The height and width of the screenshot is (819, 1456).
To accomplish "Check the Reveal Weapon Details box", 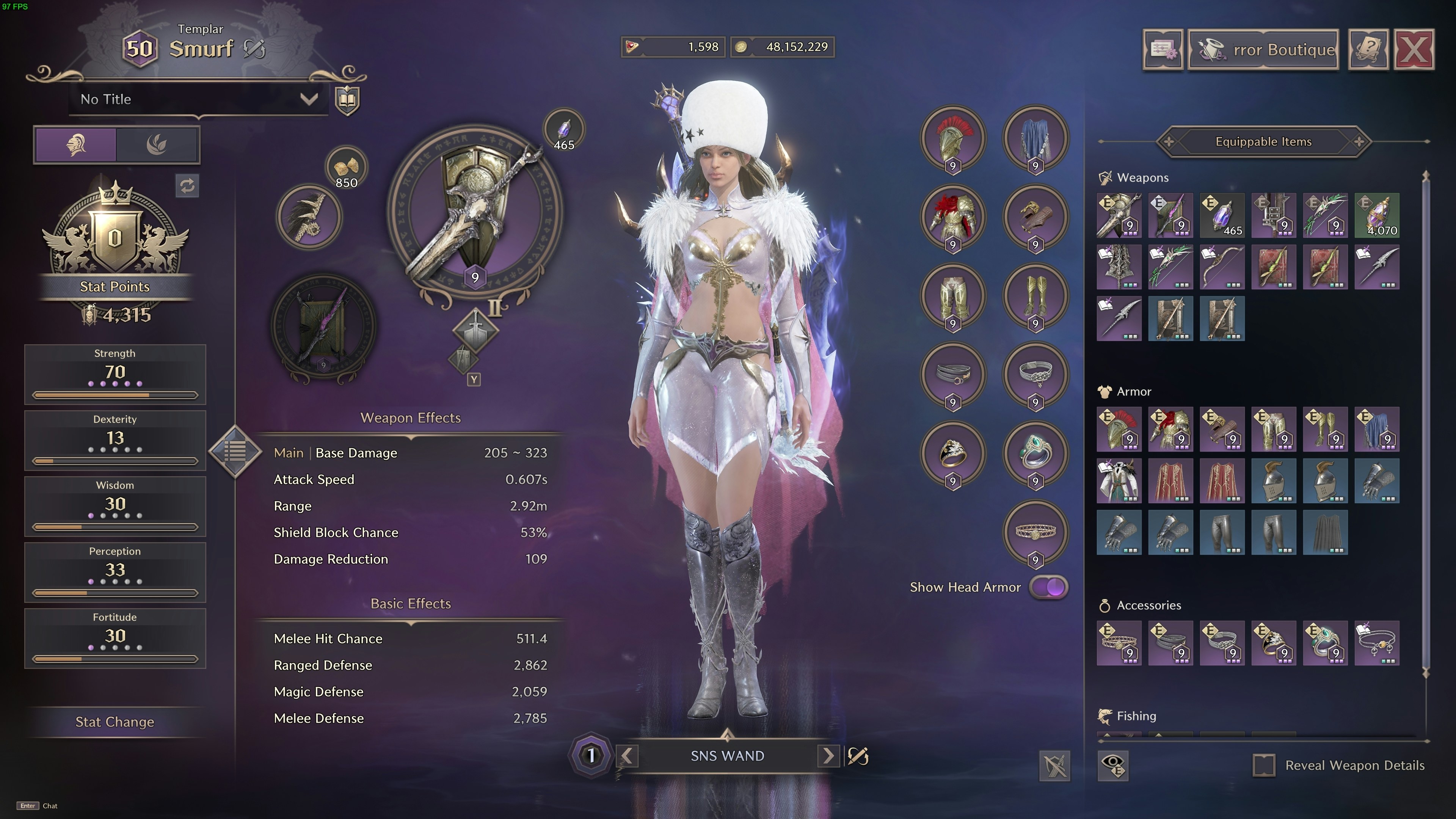I will click(x=1264, y=765).
